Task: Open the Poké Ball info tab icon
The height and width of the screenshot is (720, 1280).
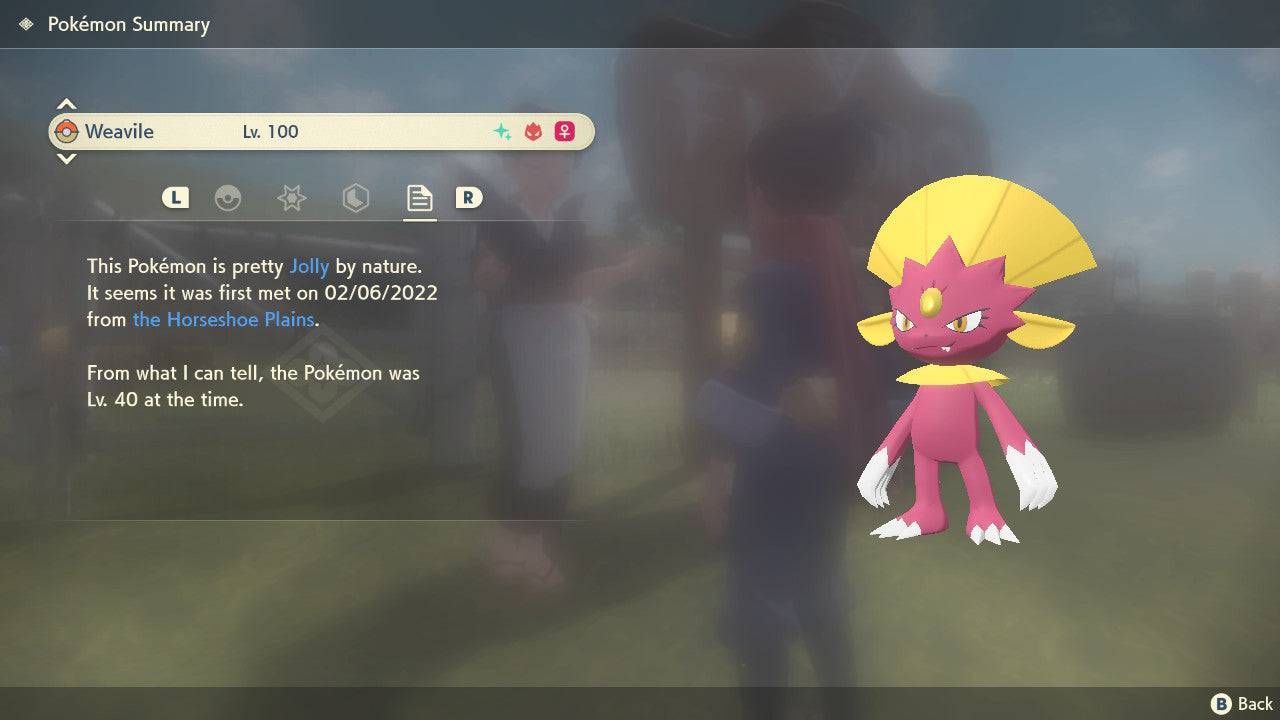Action: point(229,198)
